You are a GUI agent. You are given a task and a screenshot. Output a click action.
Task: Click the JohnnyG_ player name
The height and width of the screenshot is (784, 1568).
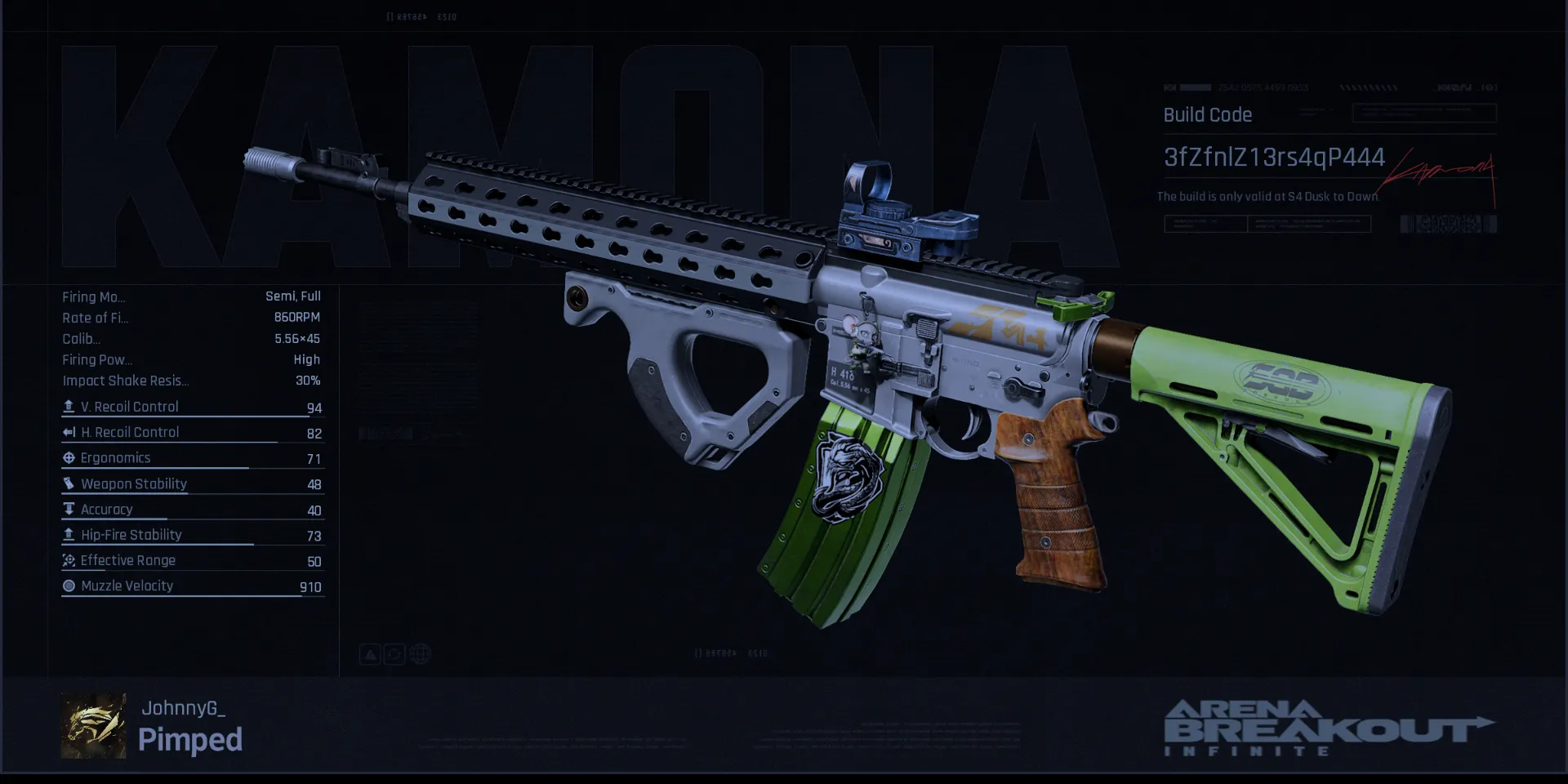(x=183, y=708)
